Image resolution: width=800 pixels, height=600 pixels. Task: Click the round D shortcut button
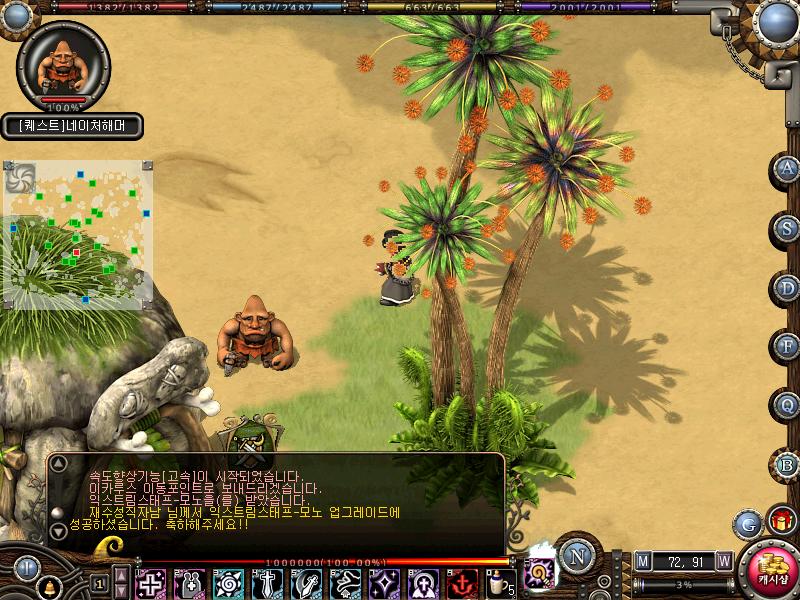click(x=787, y=288)
